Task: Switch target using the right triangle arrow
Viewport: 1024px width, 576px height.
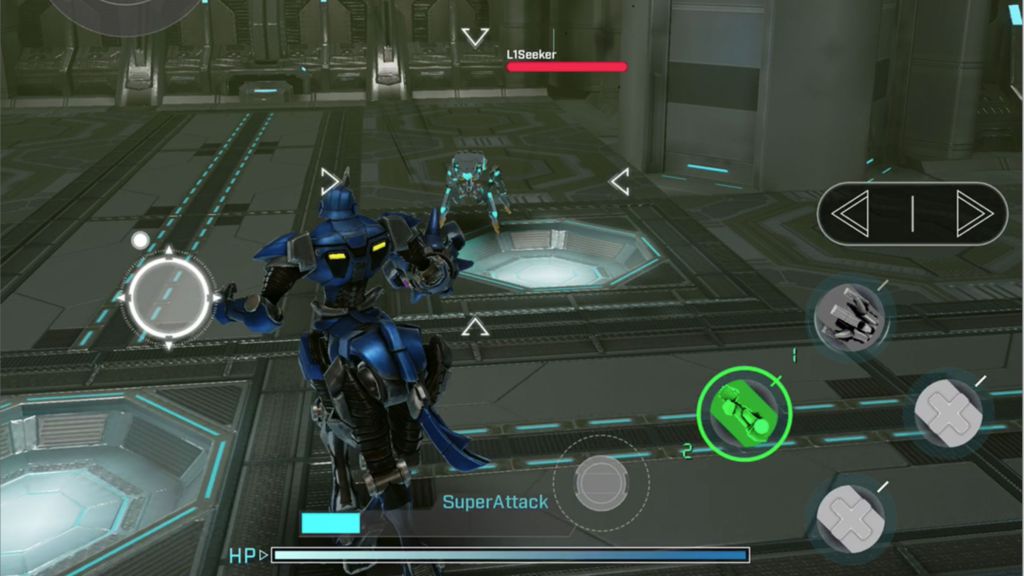Action: coord(971,214)
